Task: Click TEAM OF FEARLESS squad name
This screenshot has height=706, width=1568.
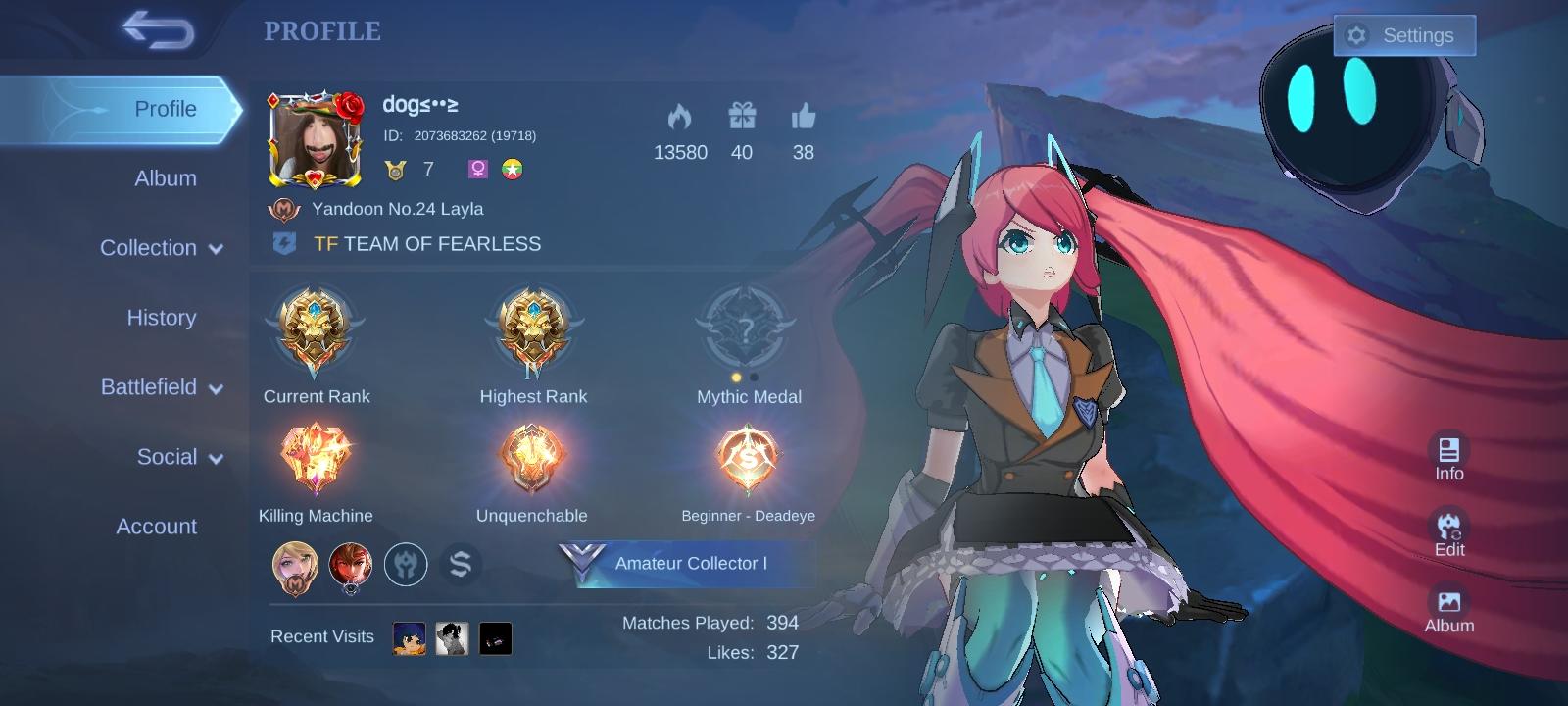Action: [441, 243]
